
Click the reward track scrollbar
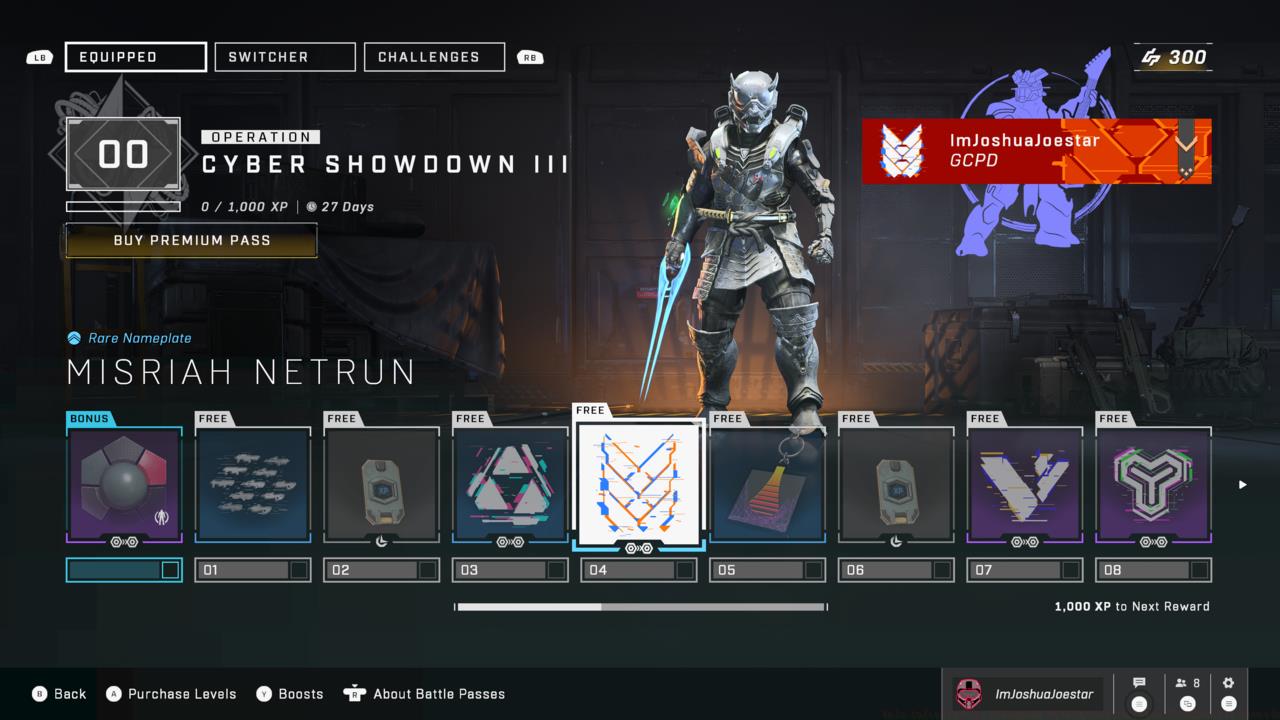(x=641, y=606)
